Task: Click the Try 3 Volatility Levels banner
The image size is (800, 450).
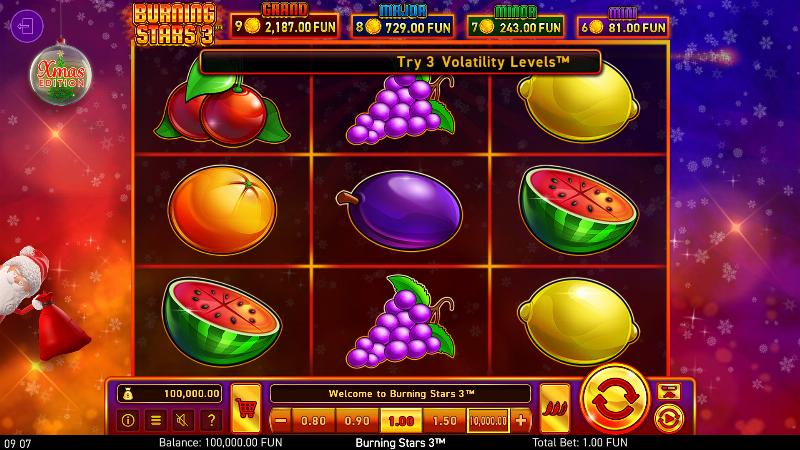Action: 400,62
